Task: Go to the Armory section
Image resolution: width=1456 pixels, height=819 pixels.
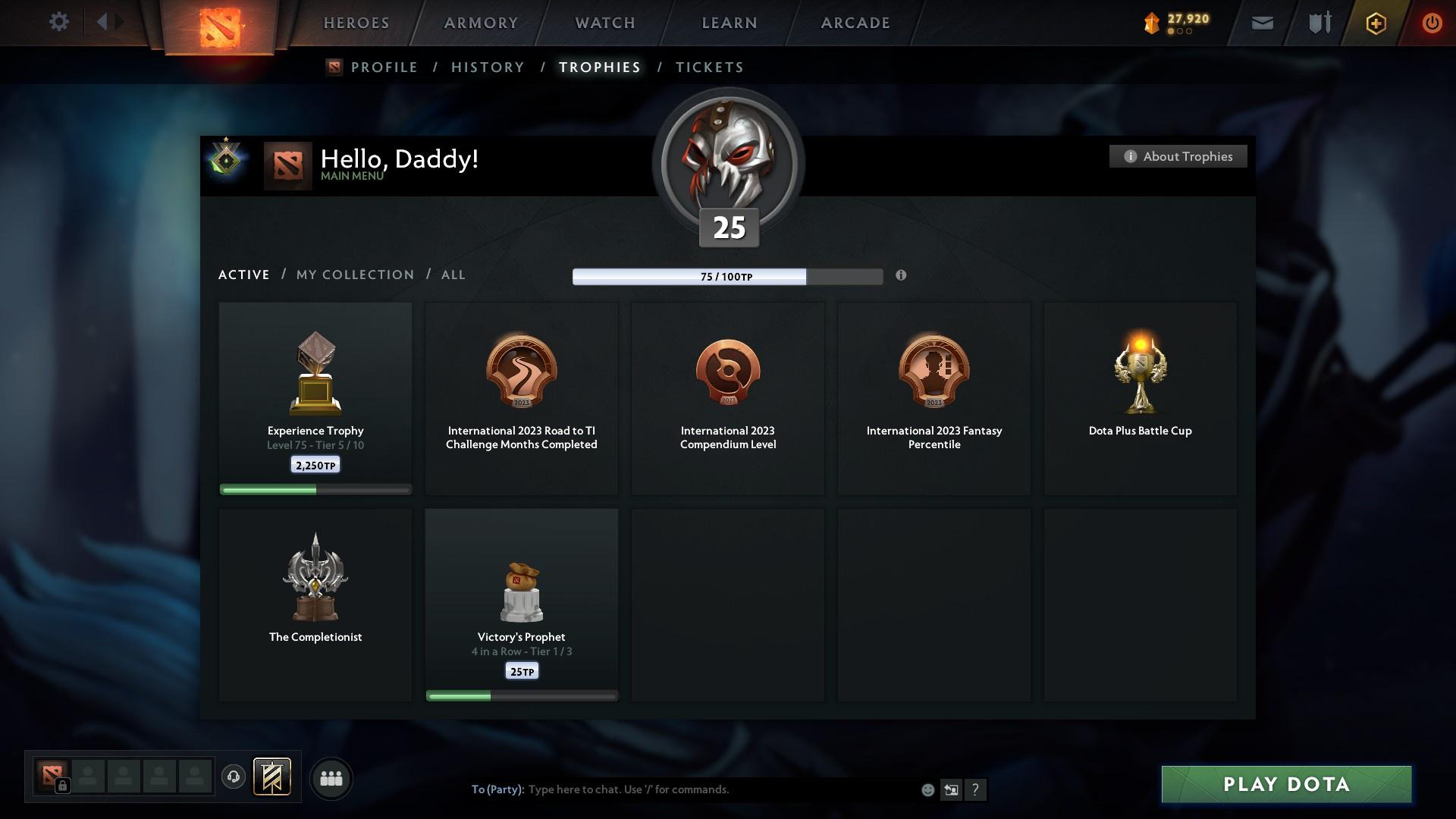Action: tap(481, 23)
